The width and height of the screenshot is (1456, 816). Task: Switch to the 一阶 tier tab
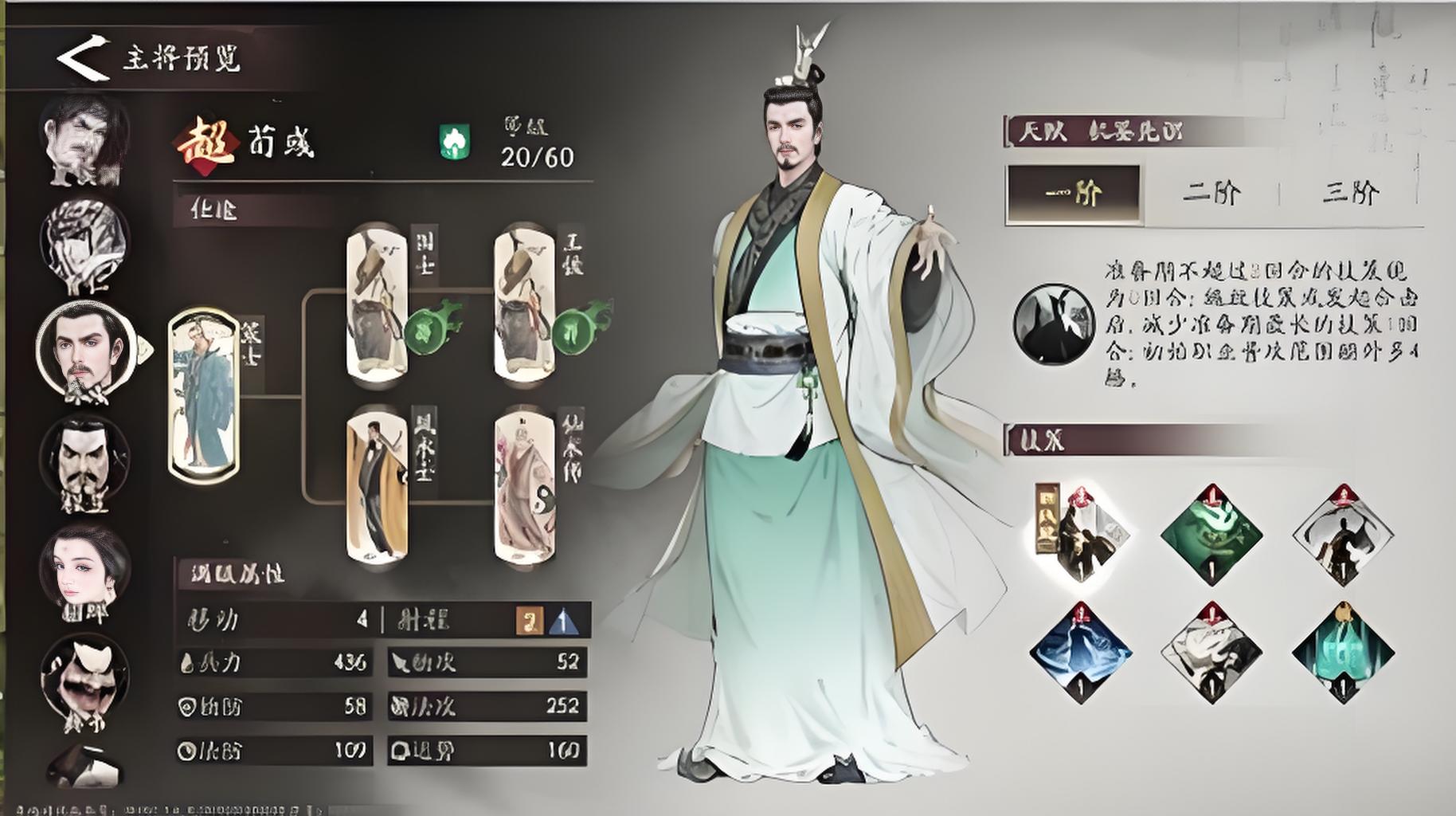tap(1073, 193)
